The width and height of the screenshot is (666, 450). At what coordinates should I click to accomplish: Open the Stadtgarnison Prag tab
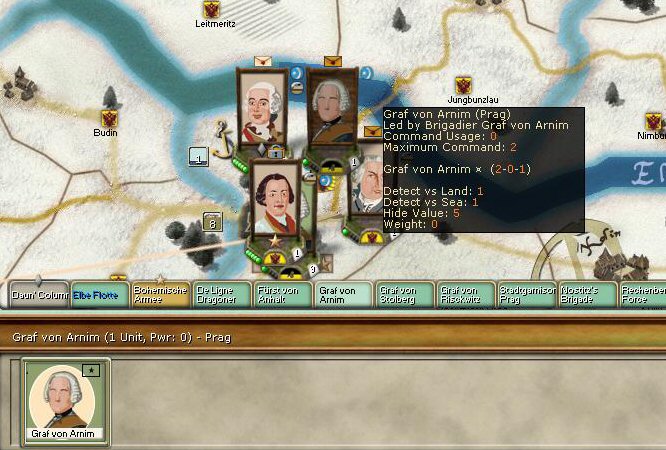tap(526, 294)
